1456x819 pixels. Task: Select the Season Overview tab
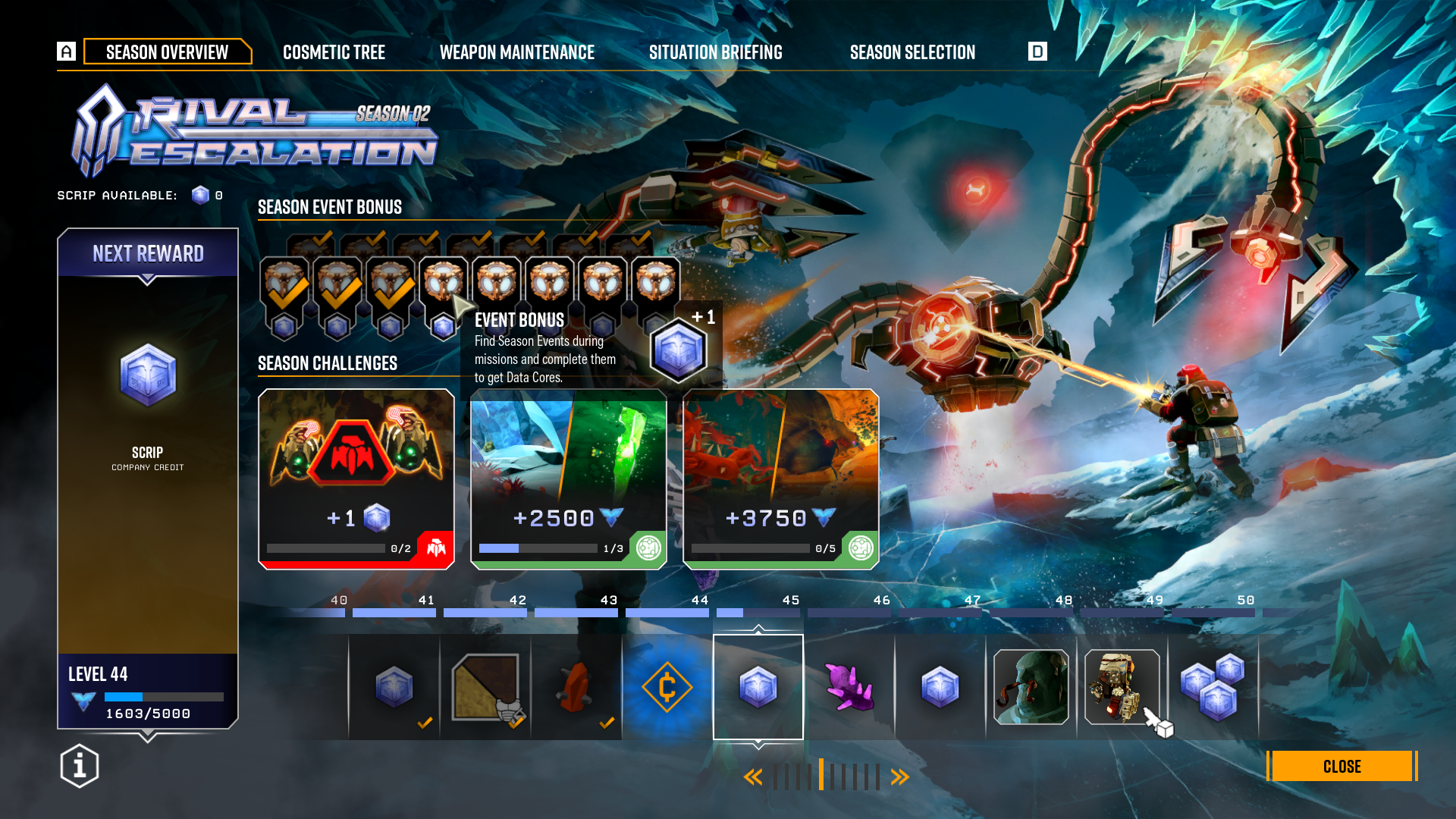pos(167,52)
